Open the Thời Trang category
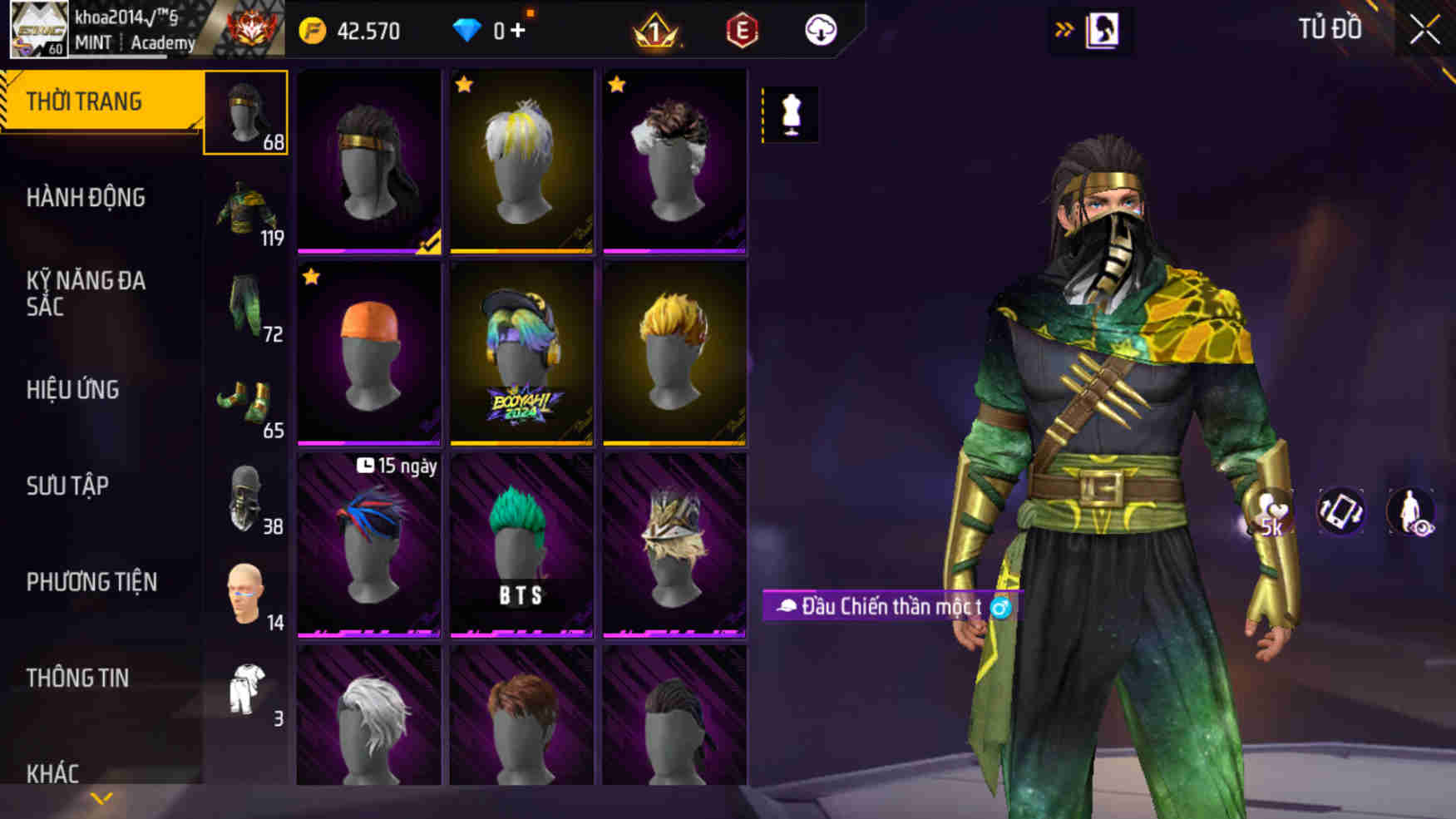 (84, 101)
